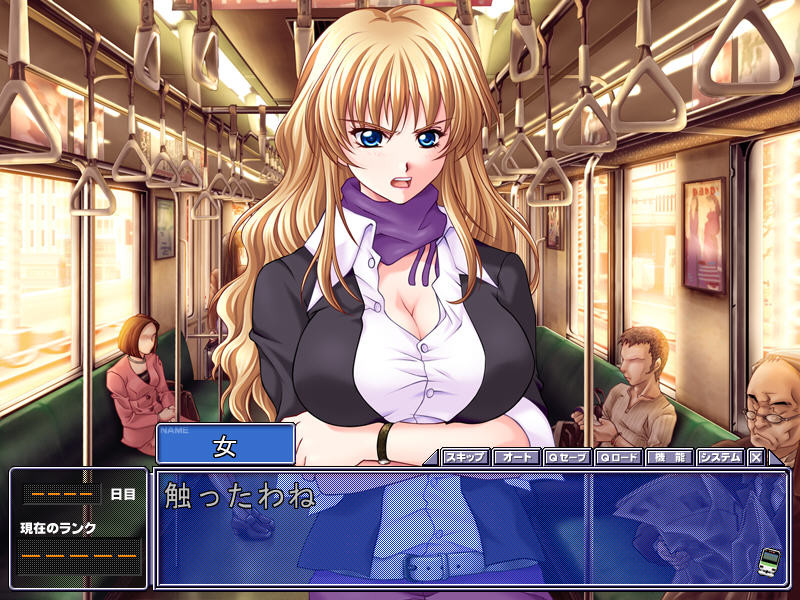Turn on オート (Auto) mode

click(517, 457)
